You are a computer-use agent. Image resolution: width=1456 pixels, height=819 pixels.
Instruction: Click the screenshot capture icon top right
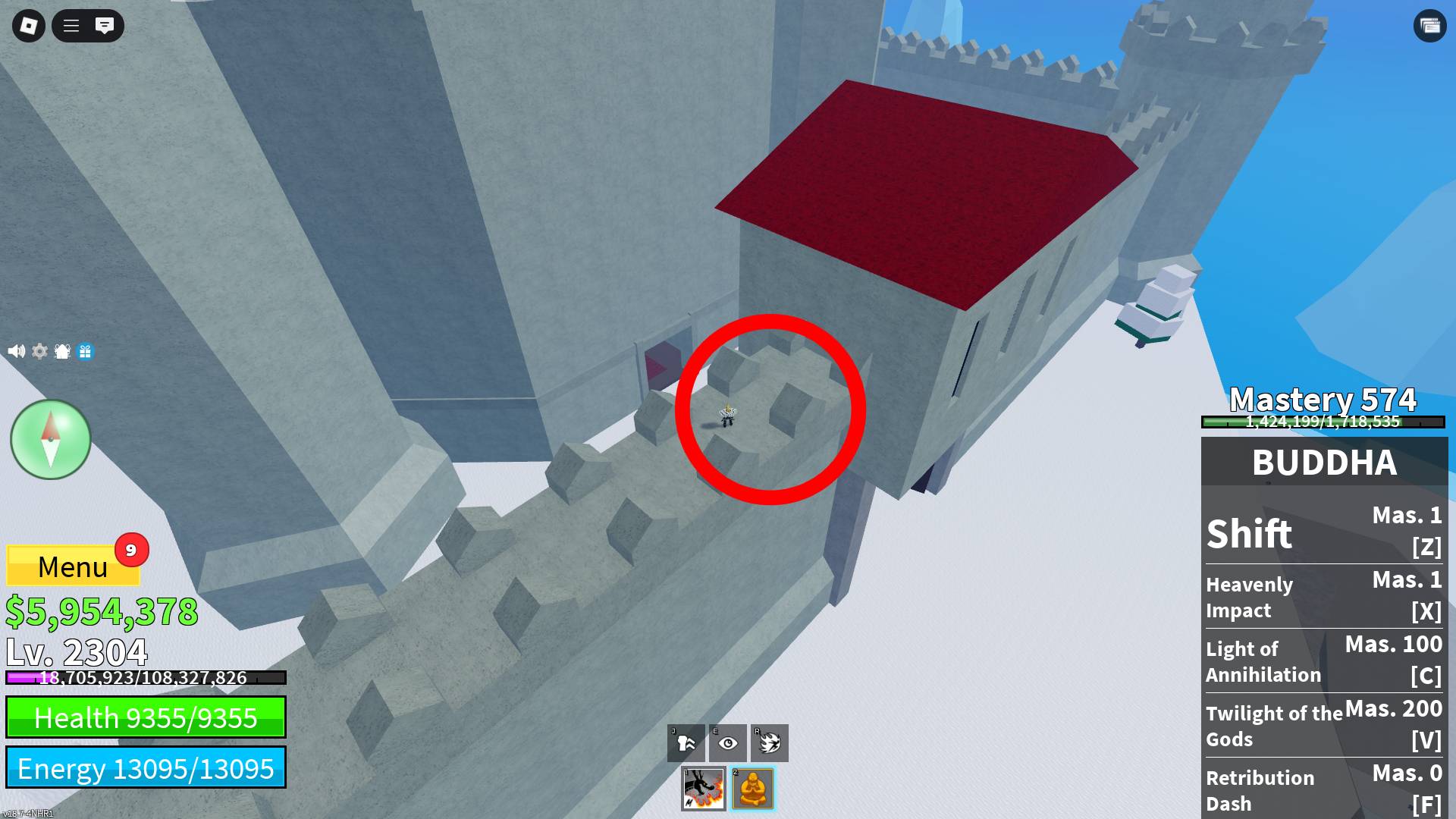pyautogui.click(x=1429, y=25)
